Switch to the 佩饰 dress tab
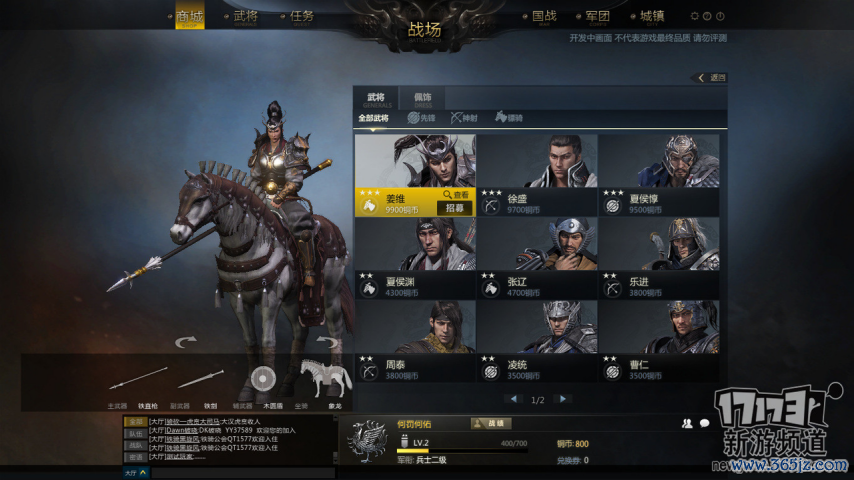 (422, 98)
